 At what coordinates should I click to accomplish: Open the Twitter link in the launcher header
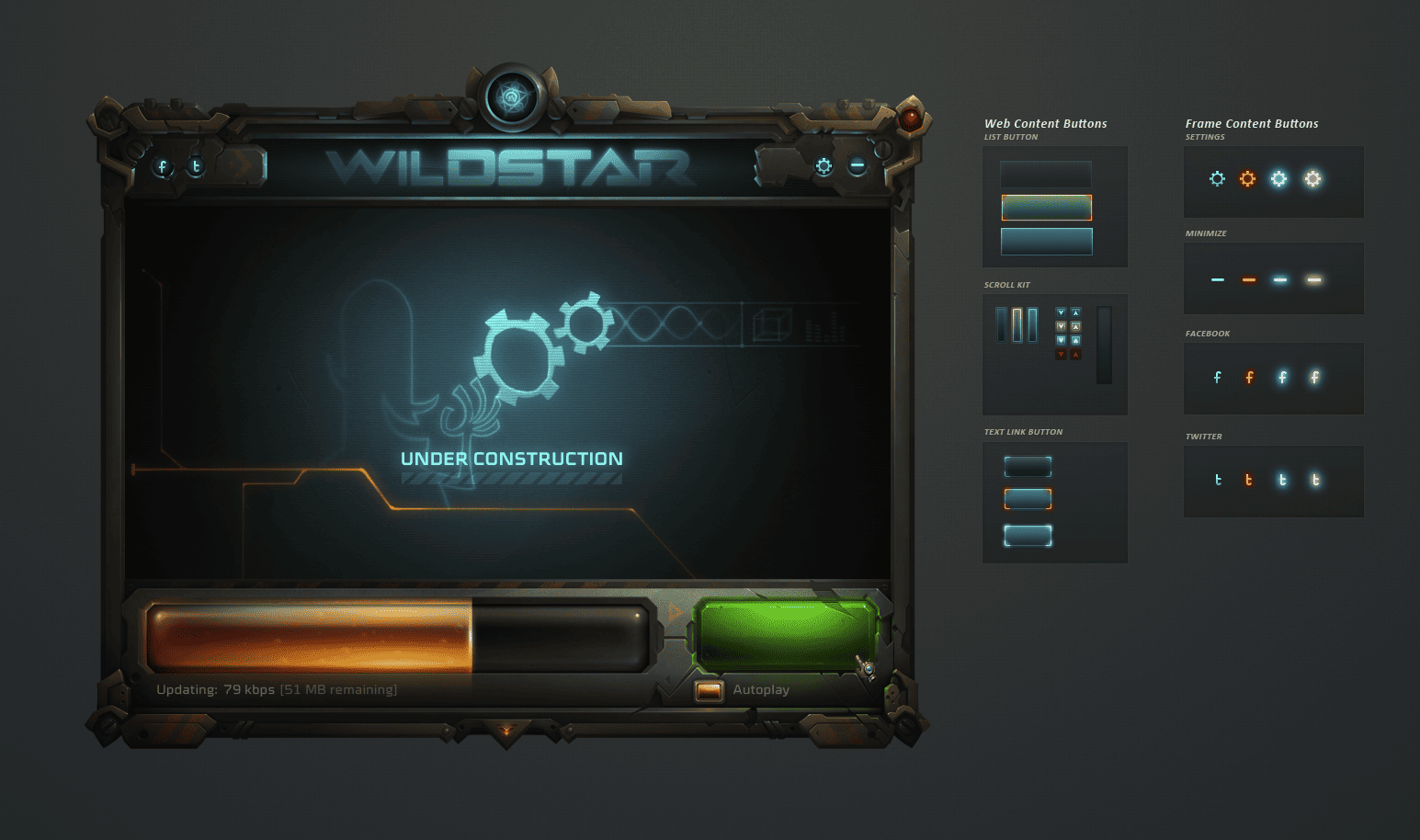coord(196,167)
